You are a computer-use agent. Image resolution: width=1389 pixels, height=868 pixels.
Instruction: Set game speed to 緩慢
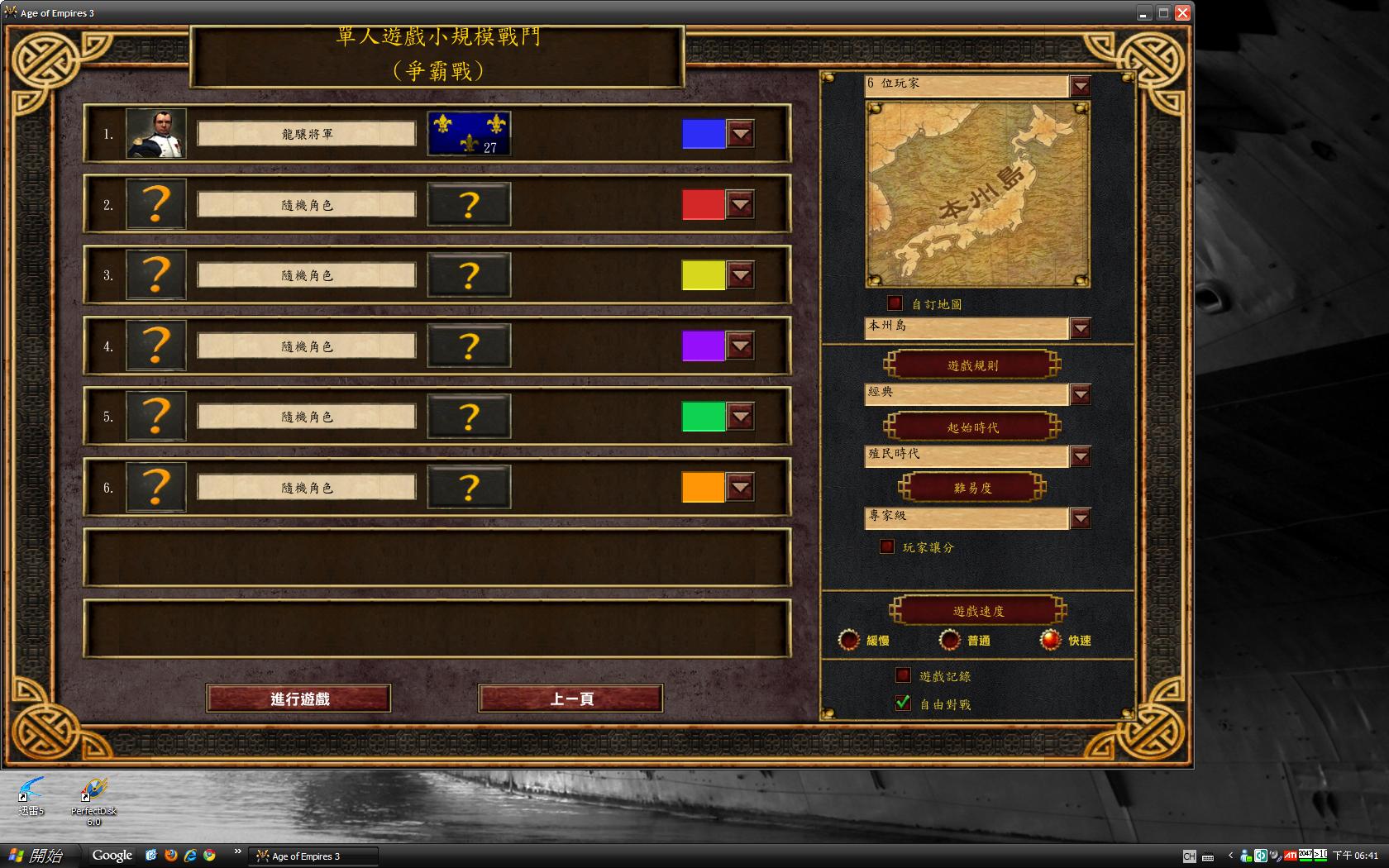coord(849,640)
